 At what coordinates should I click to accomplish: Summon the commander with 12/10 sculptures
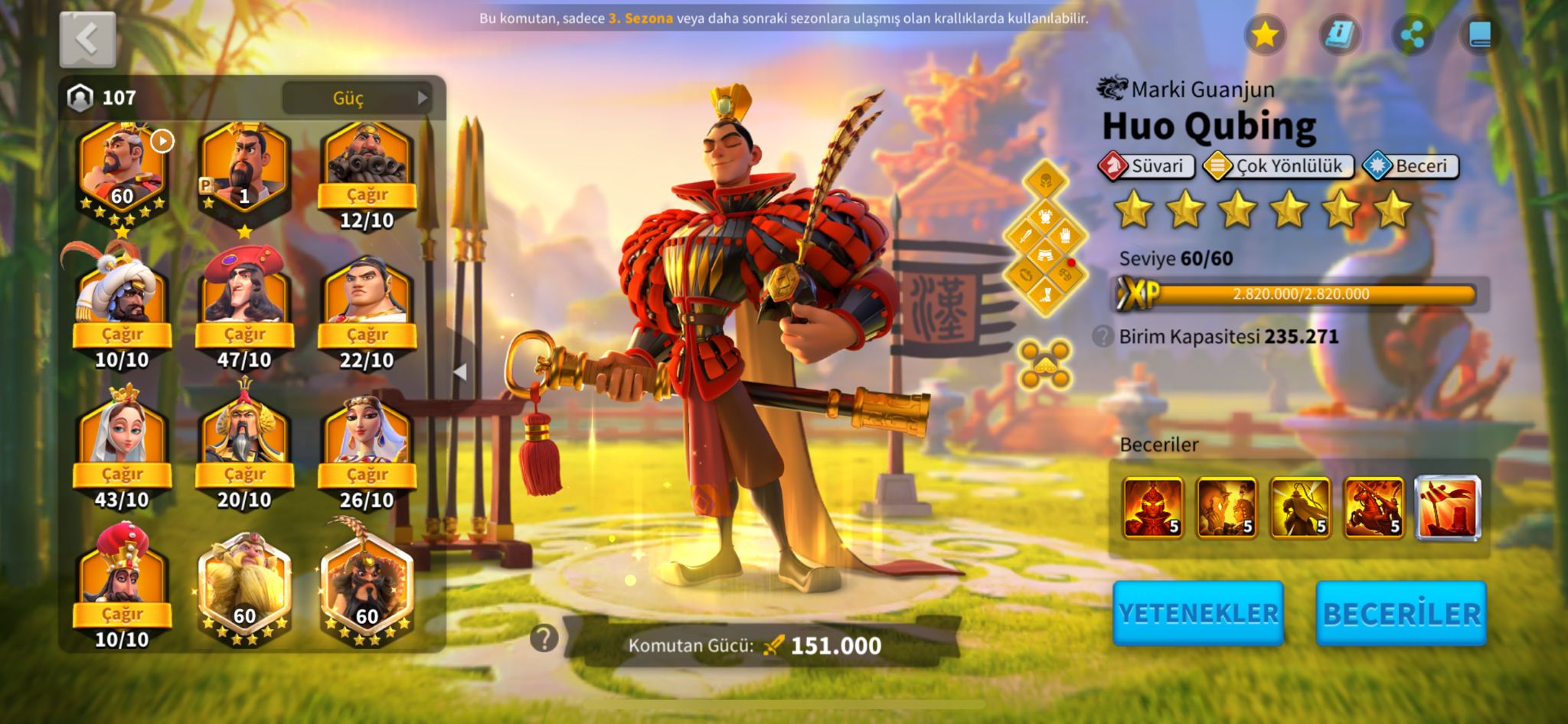pyautogui.click(x=367, y=194)
